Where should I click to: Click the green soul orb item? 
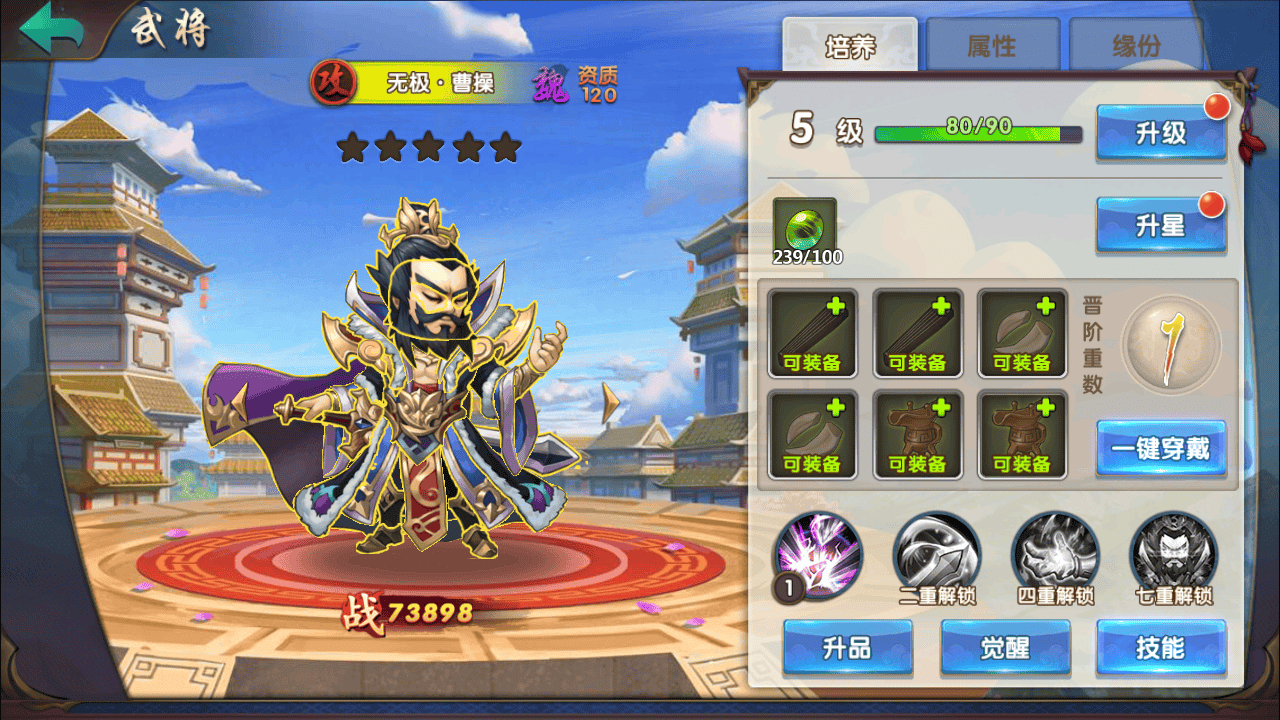click(804, 228)
